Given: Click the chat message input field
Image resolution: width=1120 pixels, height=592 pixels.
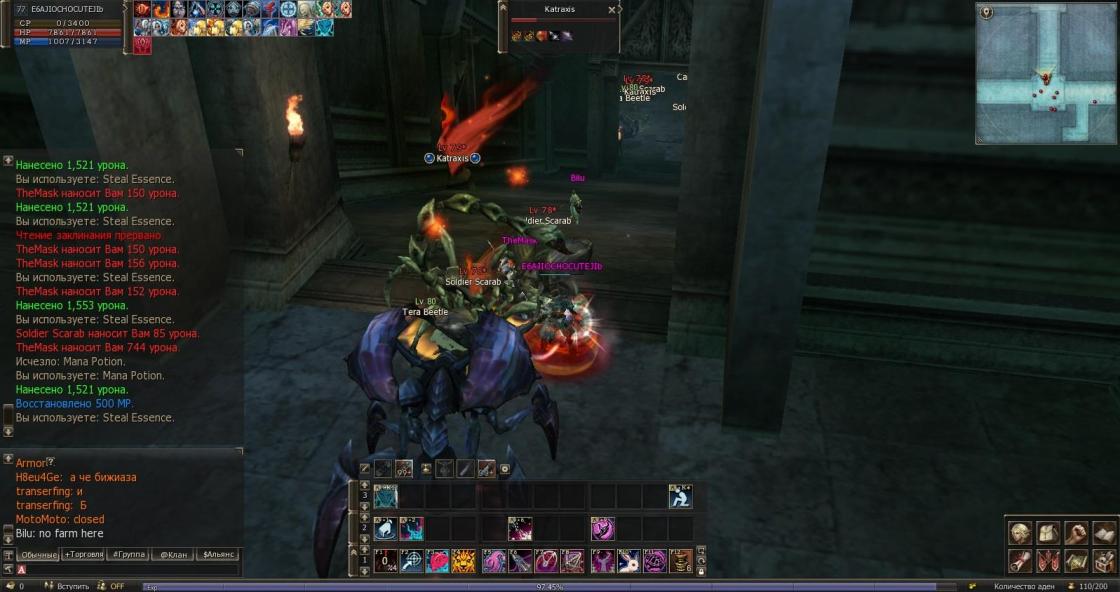Looking at the screenshot, I should (x=130, y=569).
